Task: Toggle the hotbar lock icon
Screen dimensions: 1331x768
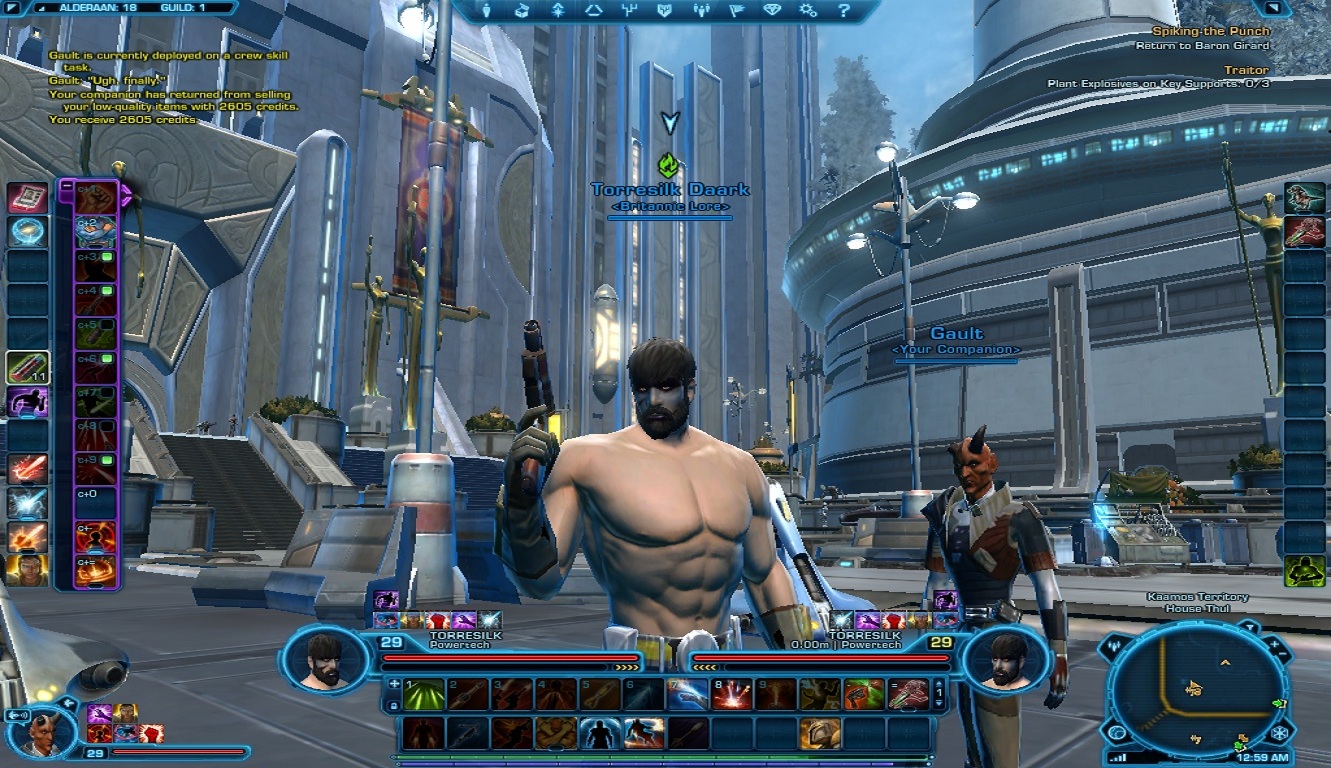Action: pyautogui.click(x=394, y=706)
